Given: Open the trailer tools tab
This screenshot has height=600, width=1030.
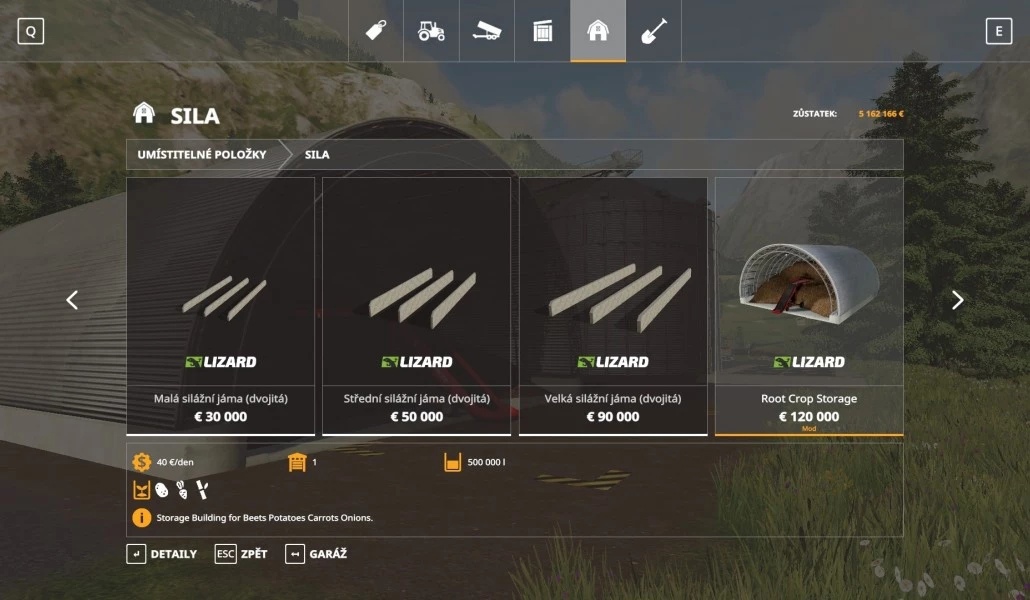Looking at the screenshot, I should (487, 31).
